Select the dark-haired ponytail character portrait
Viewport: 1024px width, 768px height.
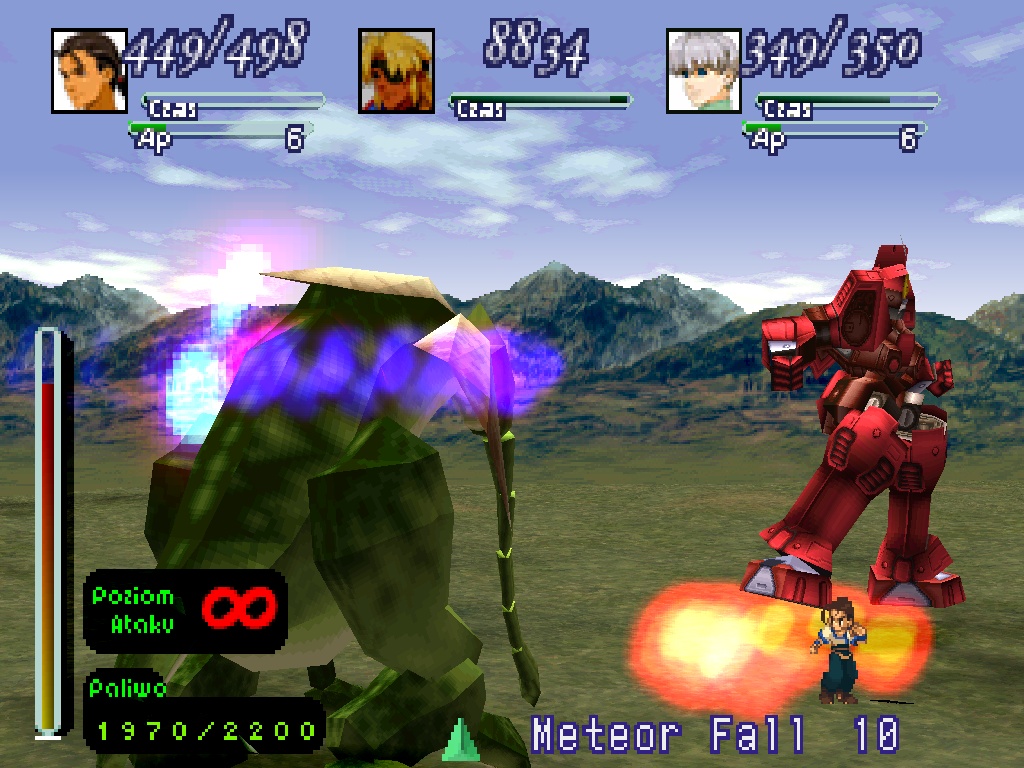[90, 71]
